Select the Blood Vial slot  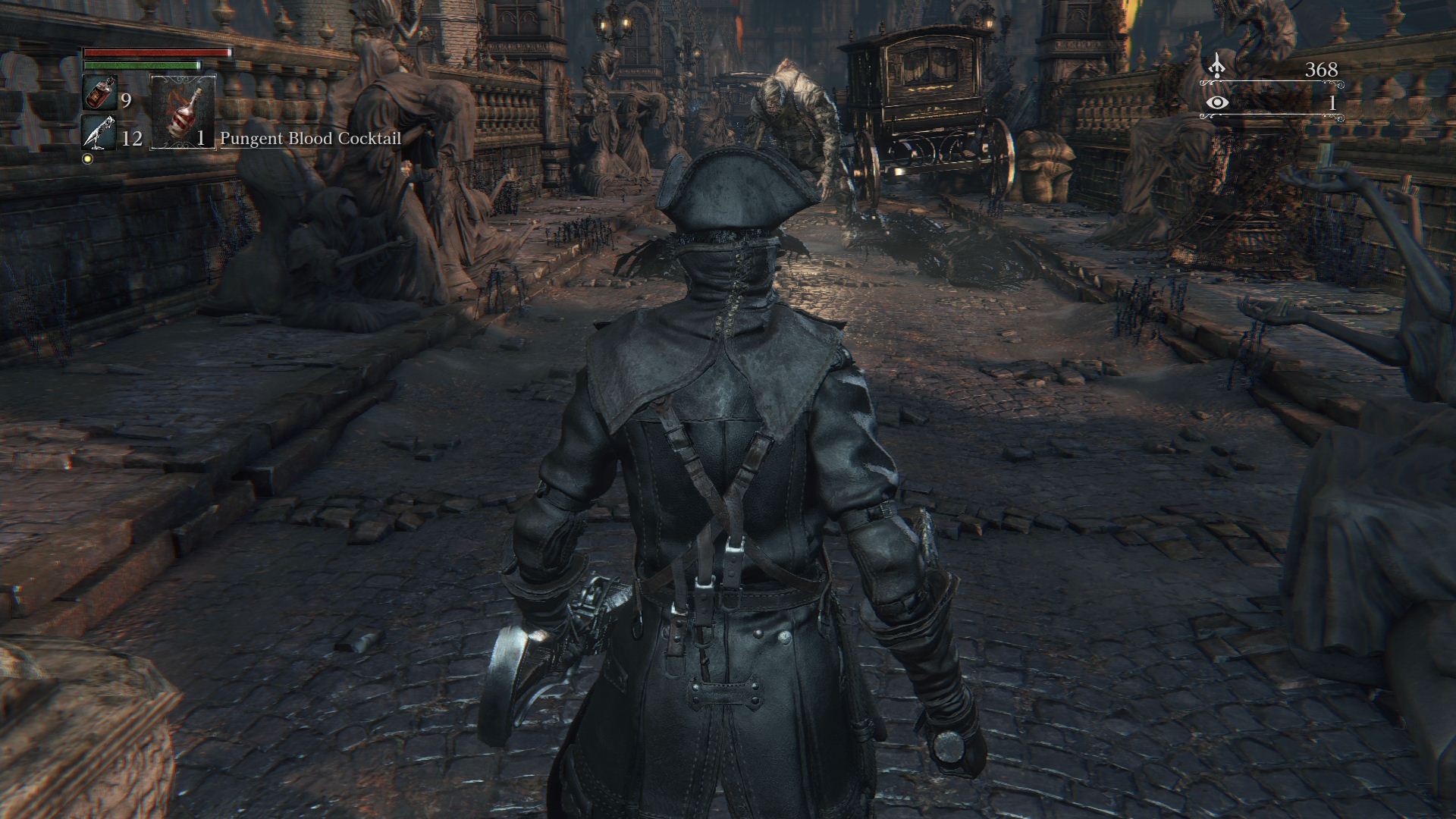pos(99,94)
